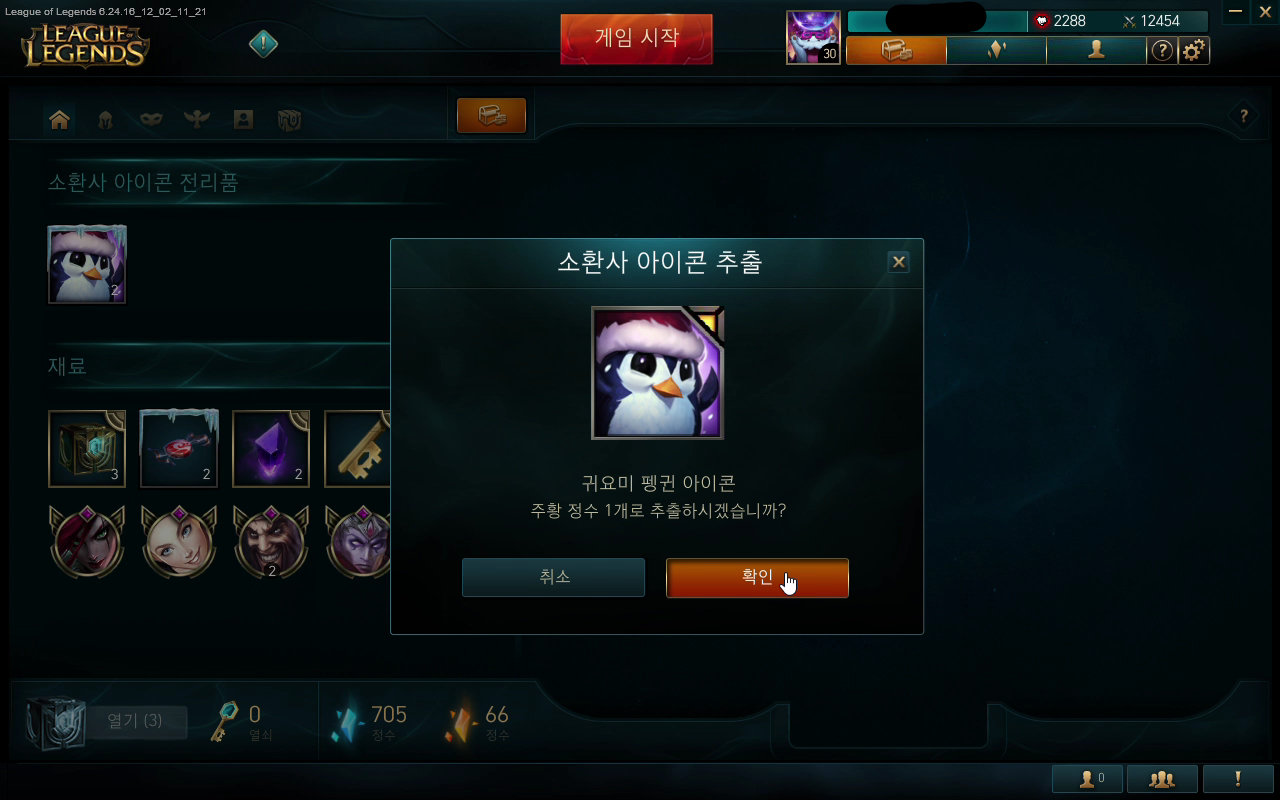This screenshot has height=800, width=1280.
Task: Open the profile icon in top navigation
Action: [1097, 50]
